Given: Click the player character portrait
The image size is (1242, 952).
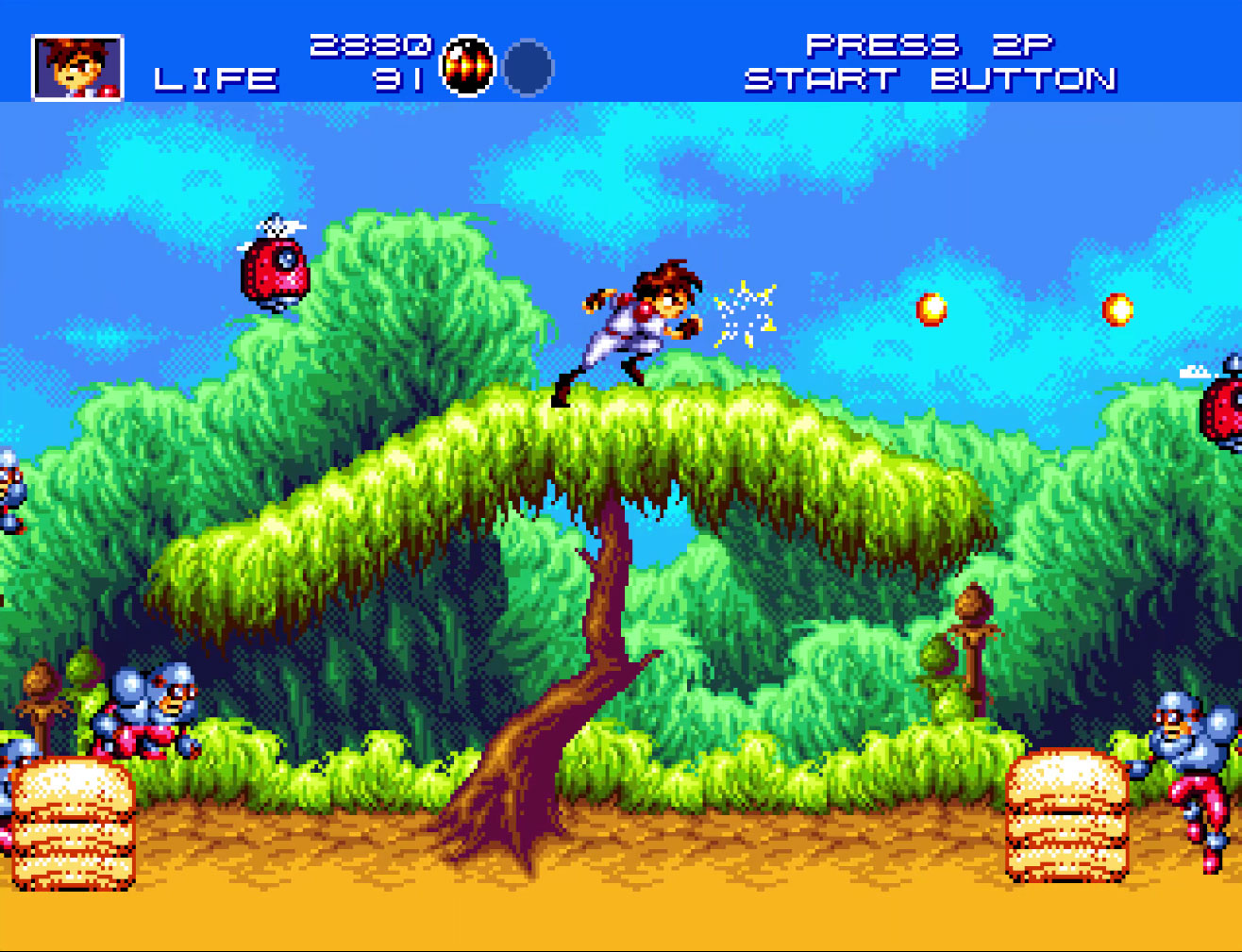Looking at the screenshot, I should pyautogui.click(x=77, y=67).
